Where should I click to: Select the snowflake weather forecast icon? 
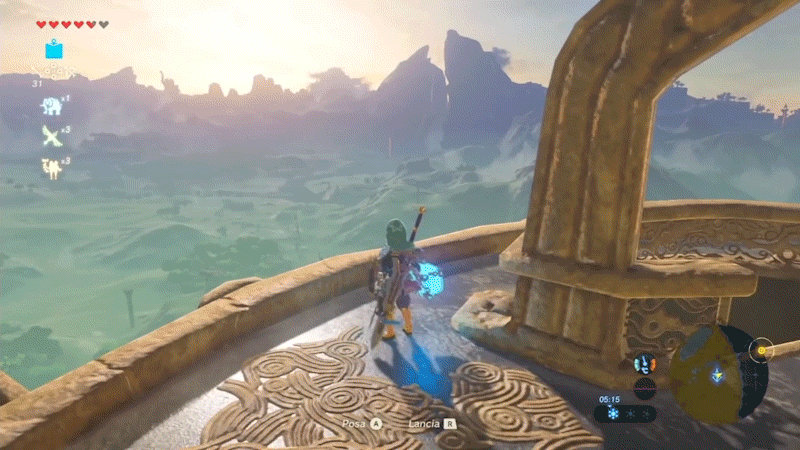613,413
